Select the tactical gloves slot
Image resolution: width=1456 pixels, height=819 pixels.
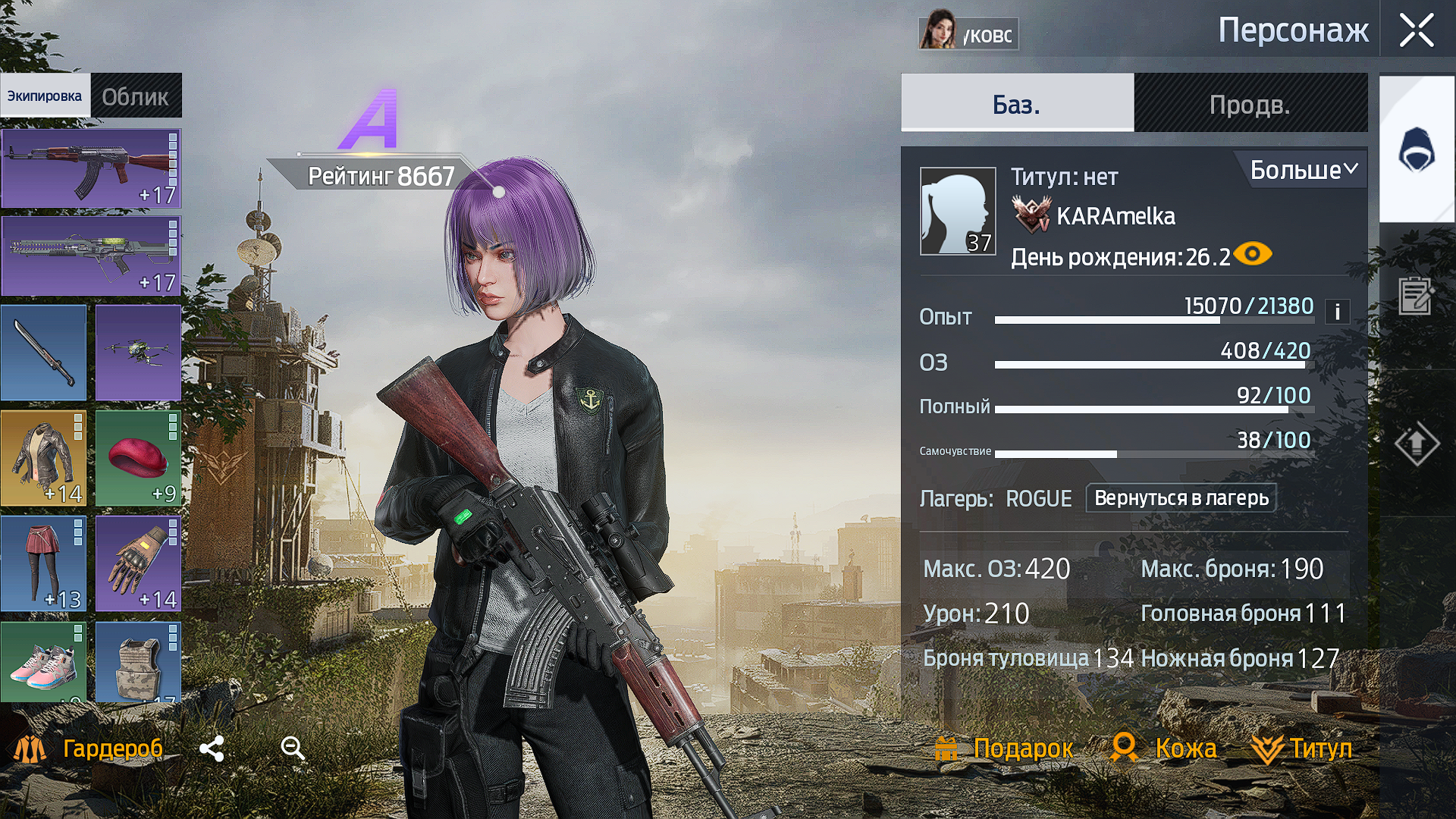(x=138, y=563)
